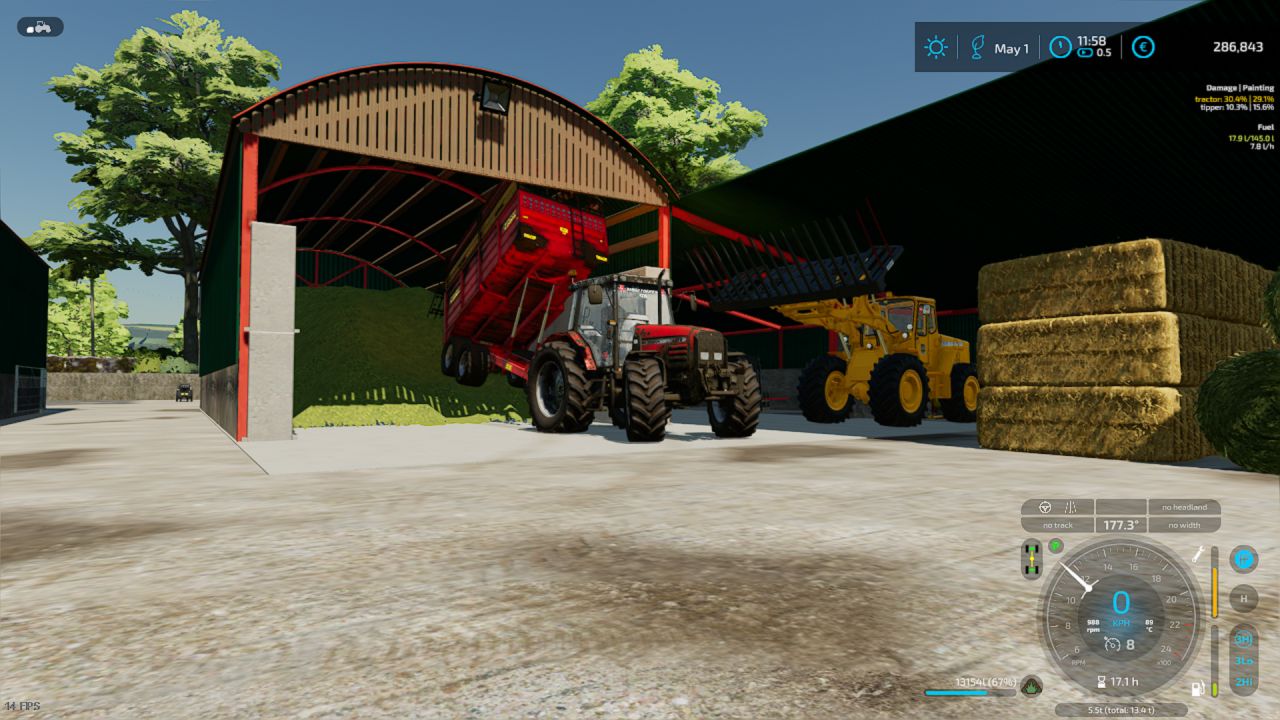The height and width of the screenshot is (720, 1280).
Task: Click the crop fill type leaf icon
Action: click(x=1032, y=686)
